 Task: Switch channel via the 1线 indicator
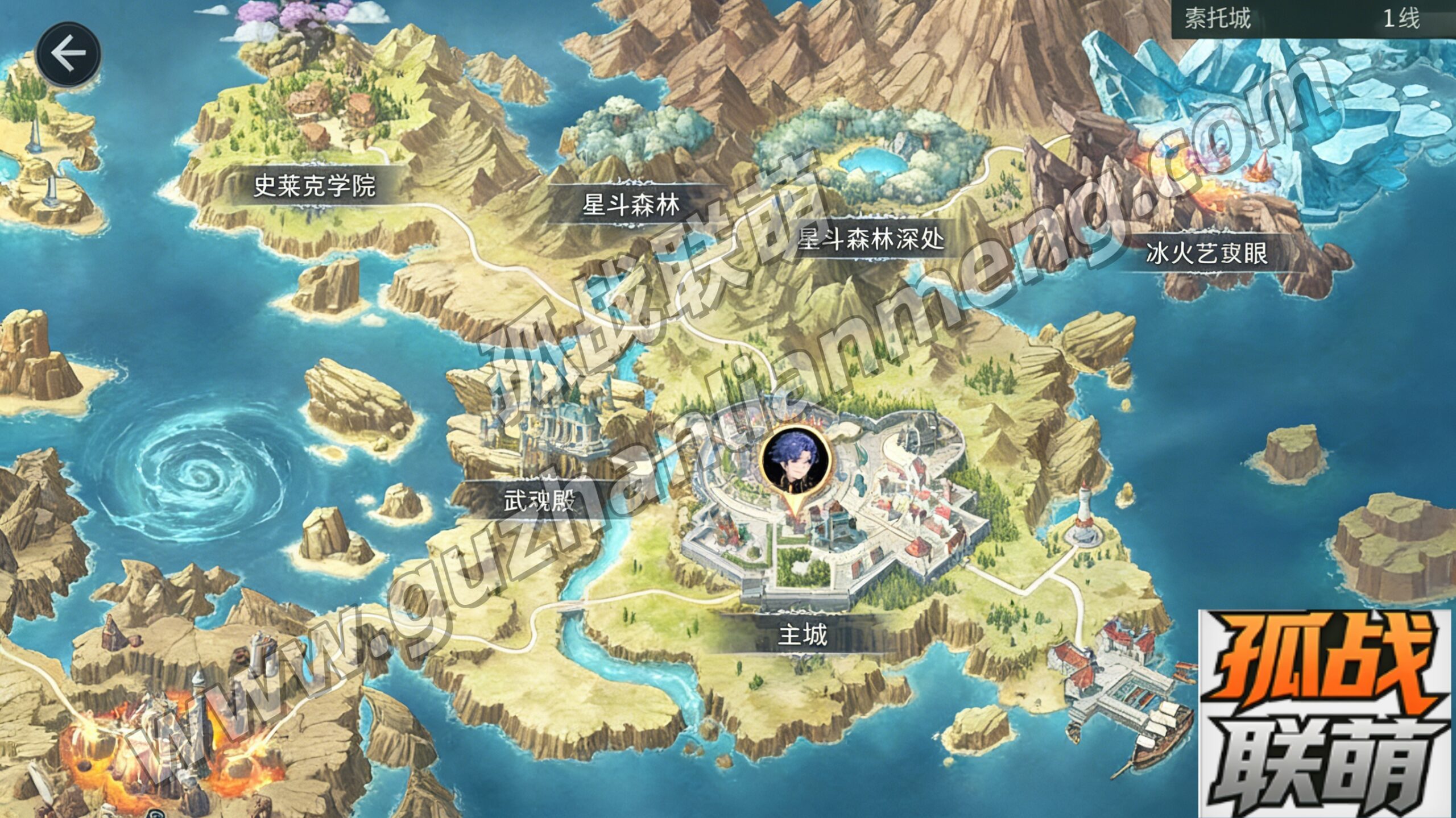point(1401,19)
